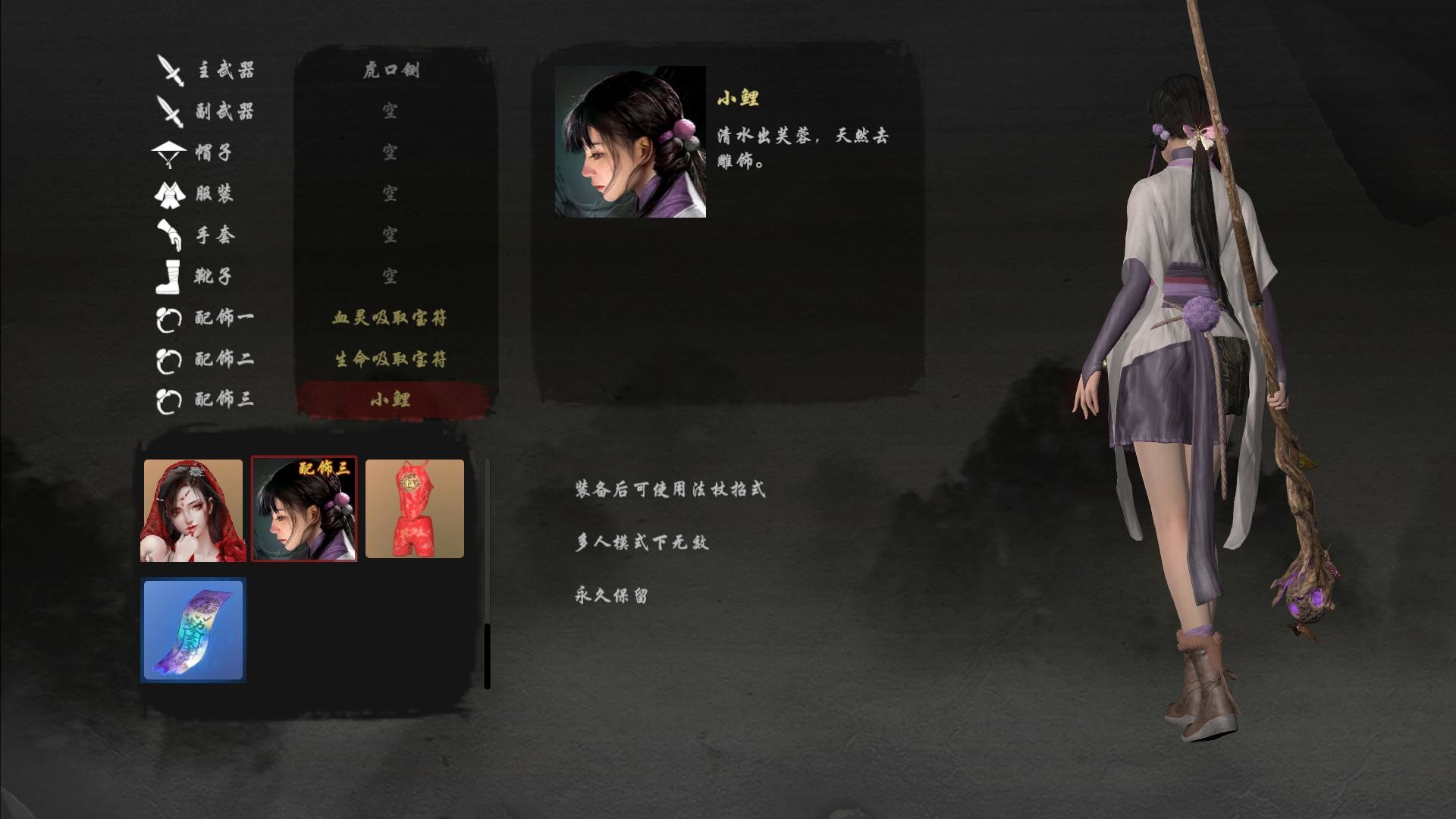Select the empty hat equipment slot
Screen dimensions: 1456x819
393,154
